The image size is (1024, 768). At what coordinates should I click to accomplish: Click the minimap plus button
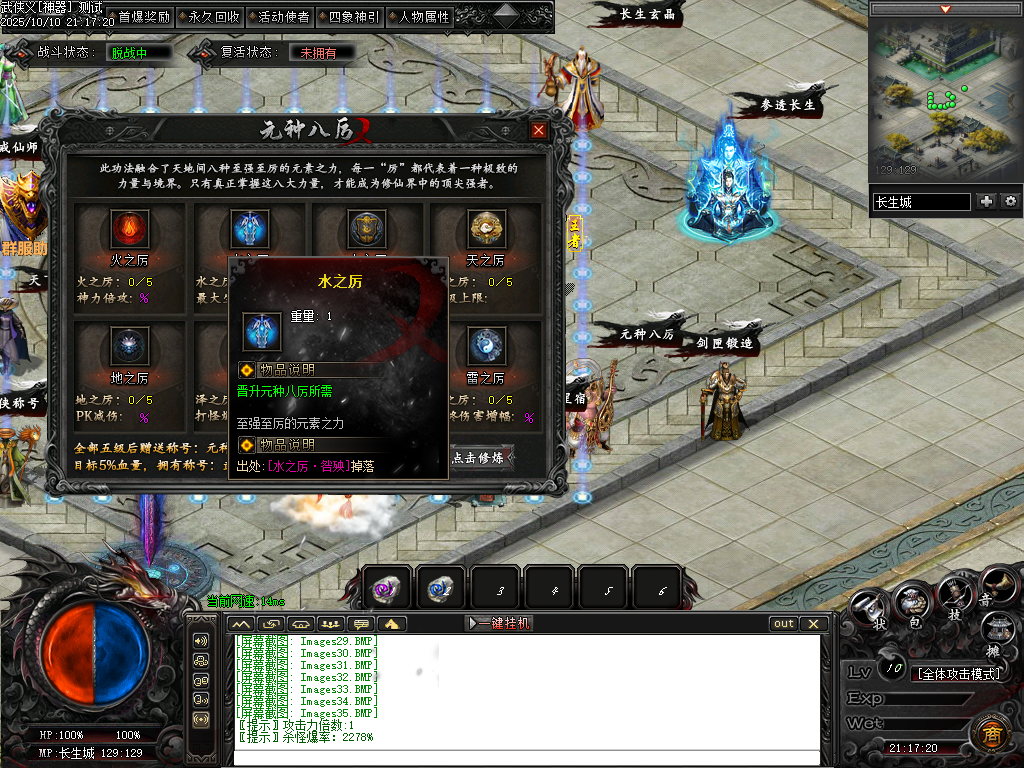pos(987,202)
